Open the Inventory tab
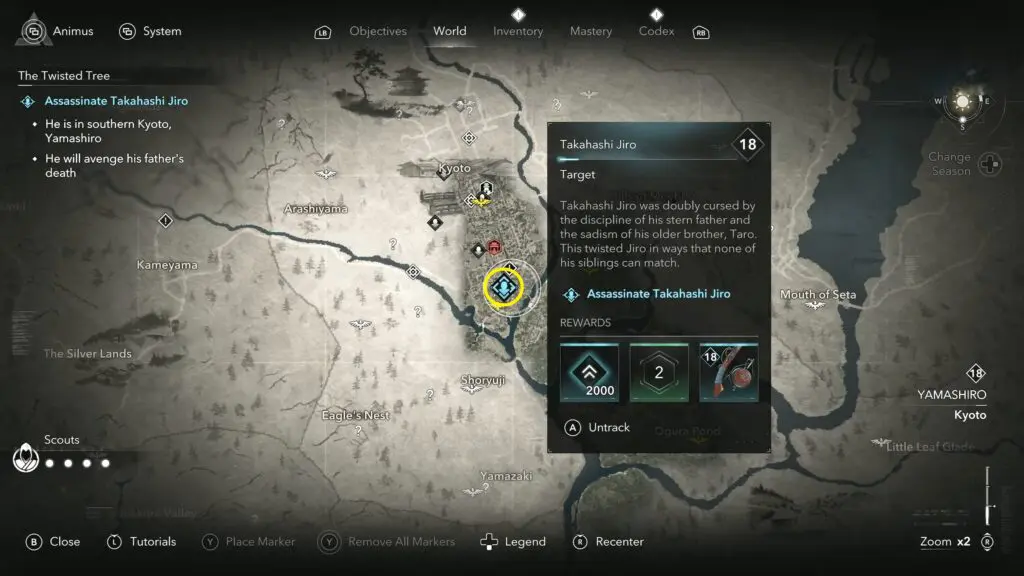The image size is (1024, 576). [x=518, y=31]
